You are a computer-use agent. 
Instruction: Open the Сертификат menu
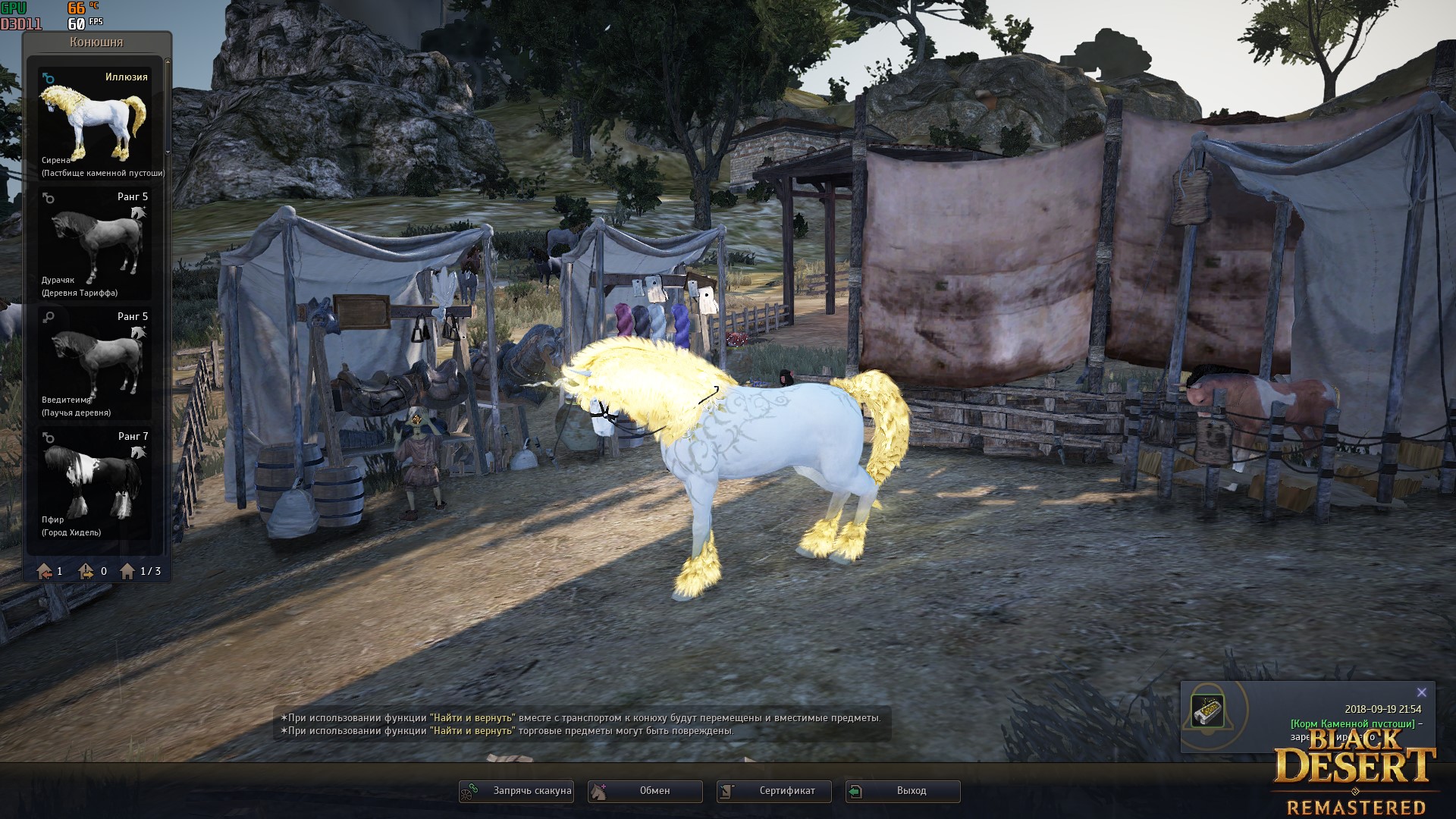tap(774, 791)
